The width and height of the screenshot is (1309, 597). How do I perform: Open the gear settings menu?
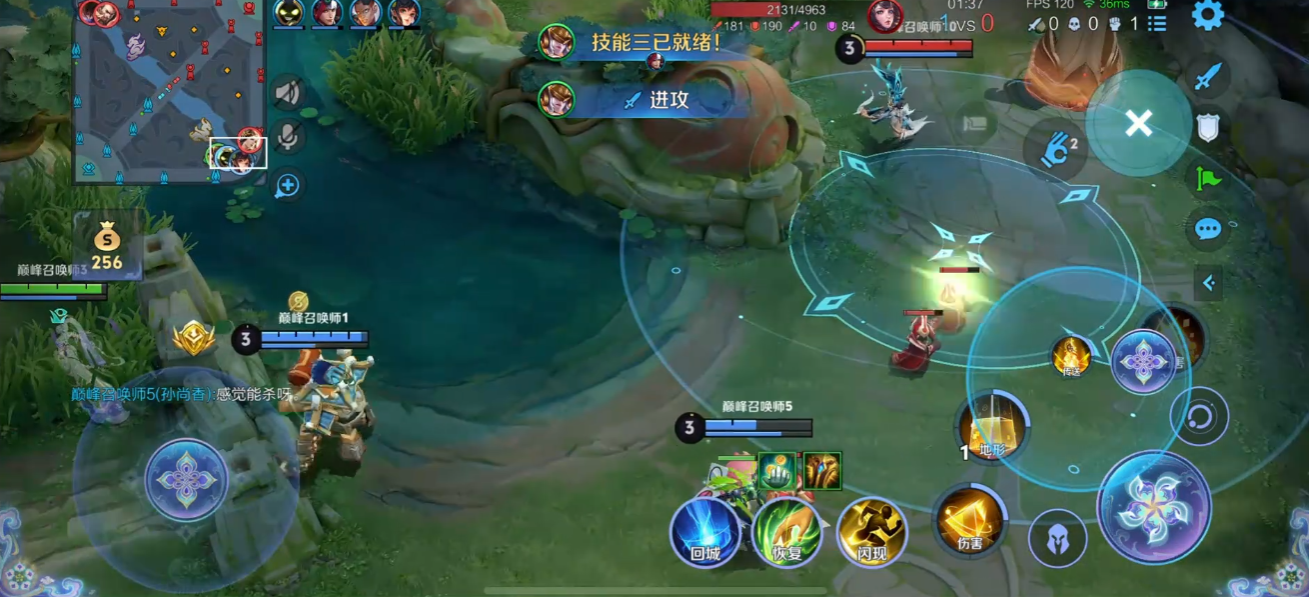pyautogui.click(x=1207, y=15)
